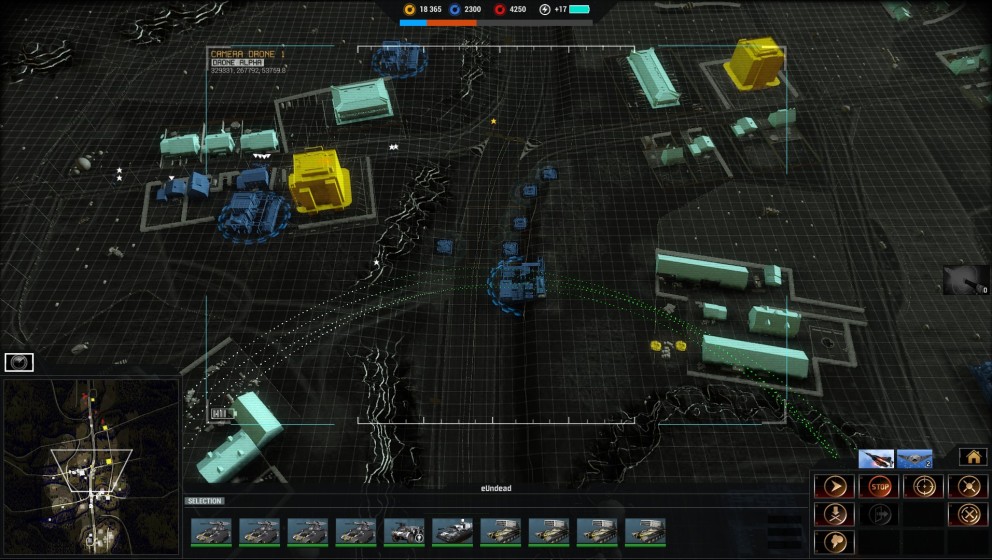This screenshot has width=992, height=560.
Task: Choose the stealth bomber air support
Action: [914, 459]
